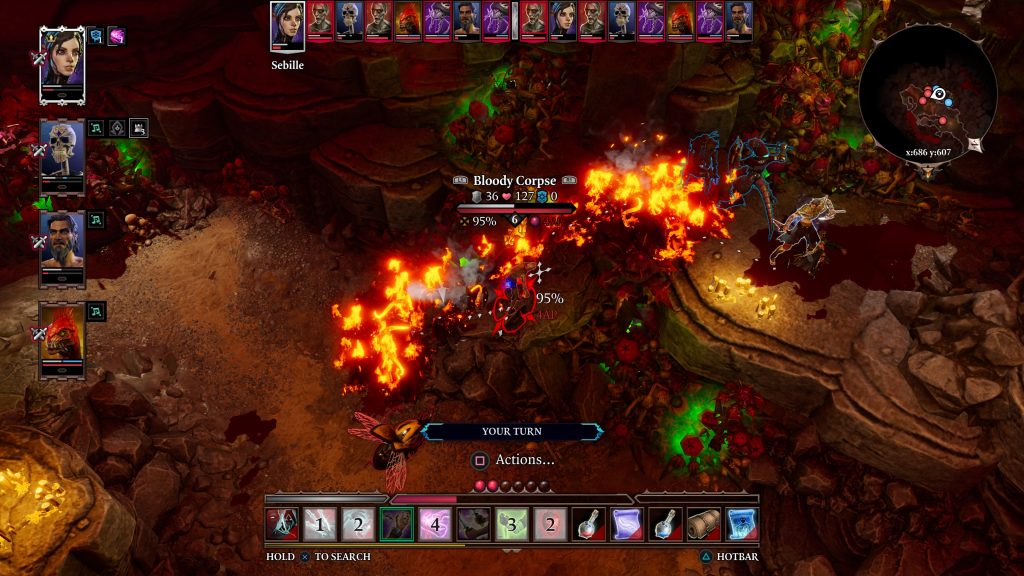
Task: Select the green-highlighted hotbar skill
Action: (x=397, y=523)
